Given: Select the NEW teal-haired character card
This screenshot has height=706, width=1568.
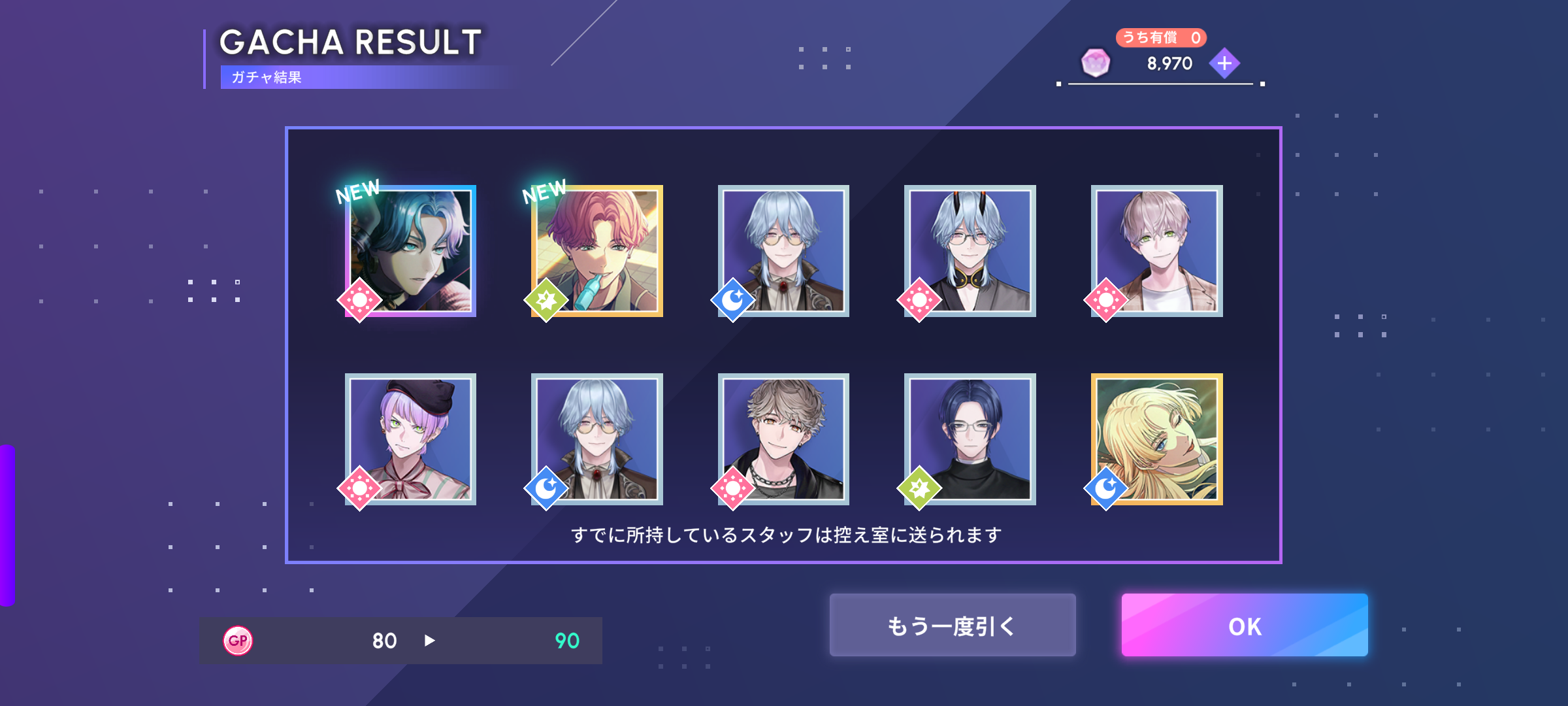Looking at the screenshot, I should 410,251.
